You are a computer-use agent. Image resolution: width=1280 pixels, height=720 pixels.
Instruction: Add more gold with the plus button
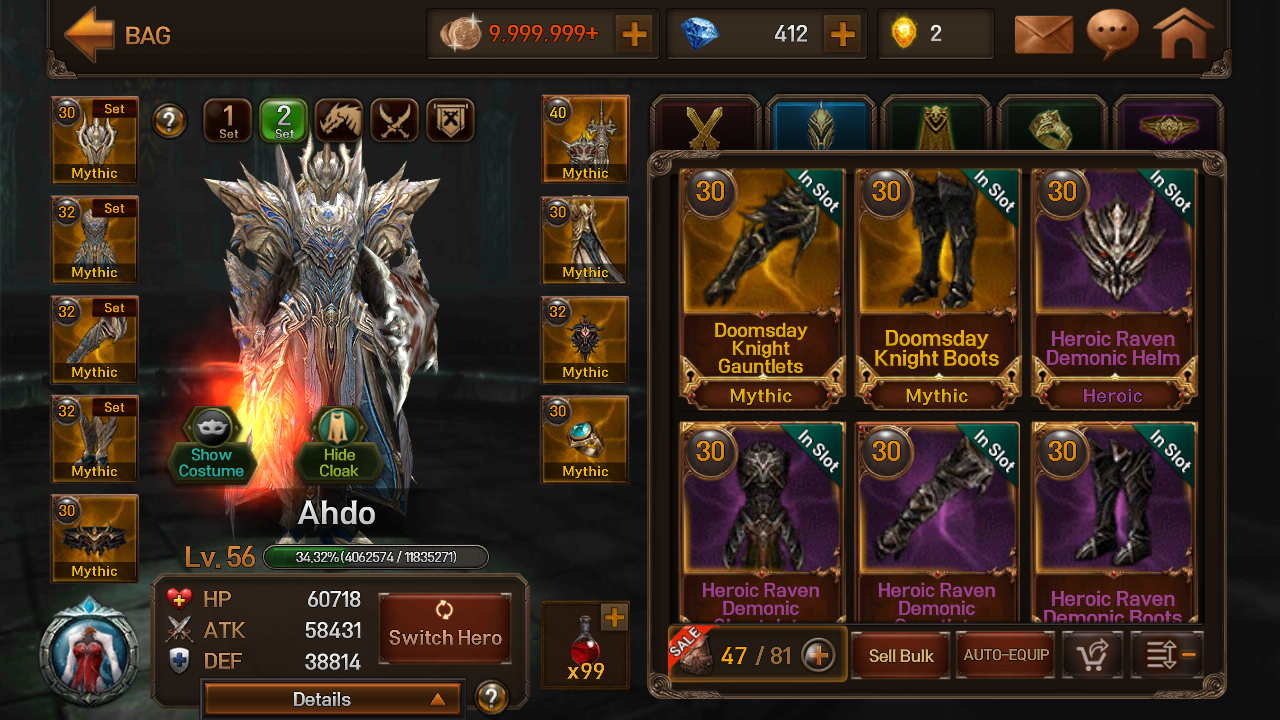click(x=634, y=35)
